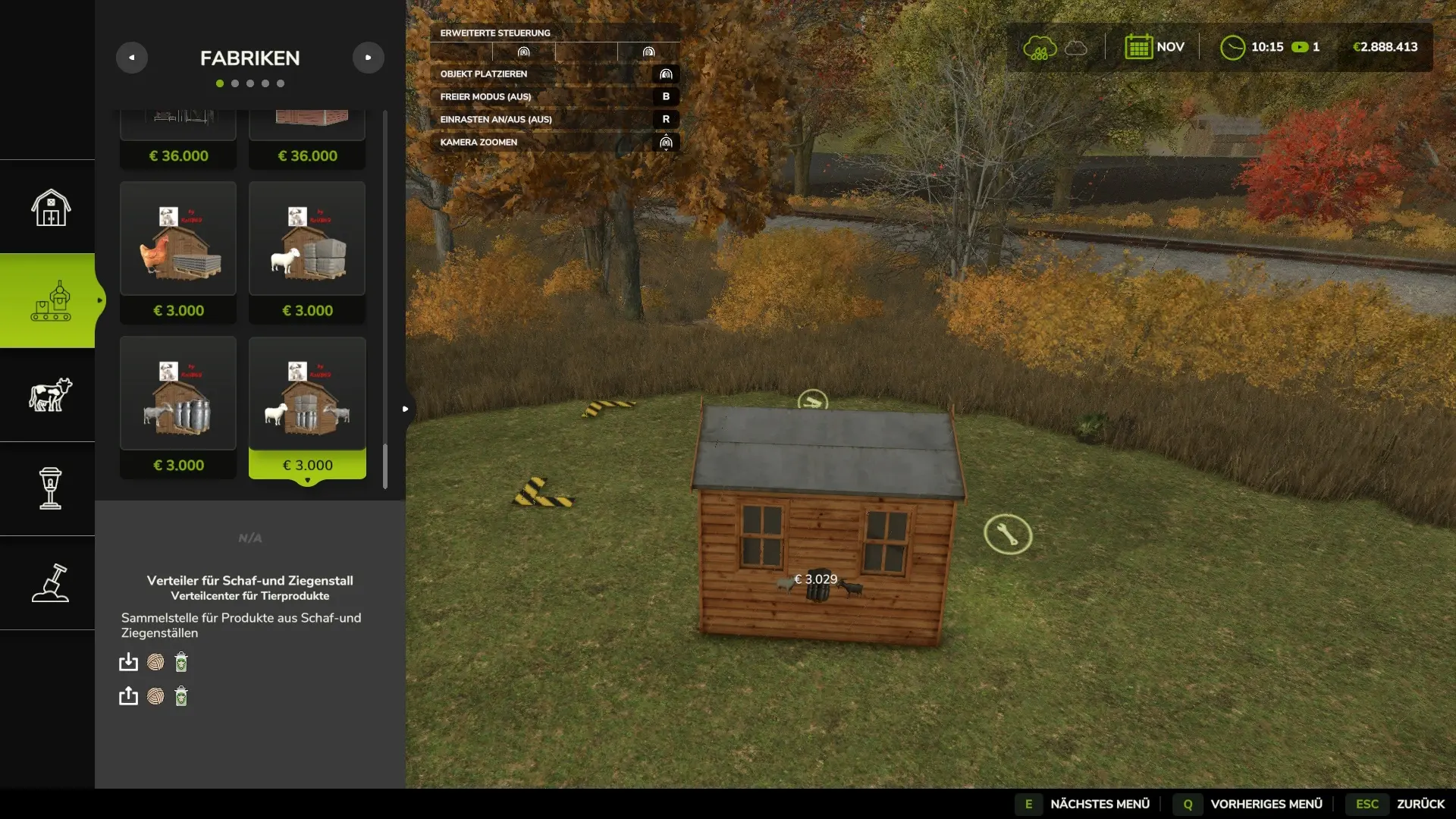Collapse the build panel with side arrow
Viewport: 1456px width, 819px height.
pyautogui.click(x=406, y=409)
